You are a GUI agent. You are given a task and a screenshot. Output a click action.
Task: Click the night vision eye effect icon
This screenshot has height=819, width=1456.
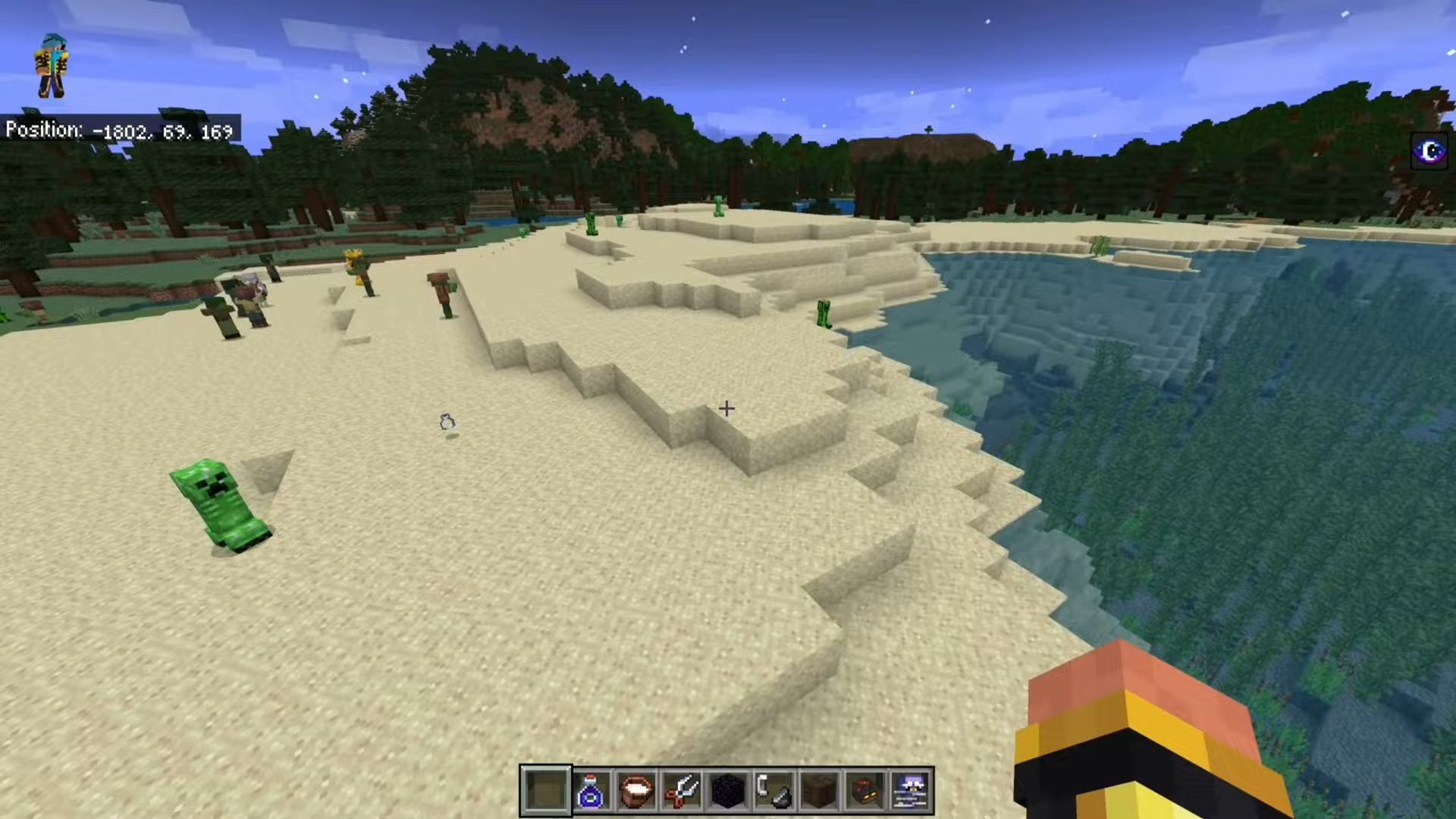[x=1429, y=152]
